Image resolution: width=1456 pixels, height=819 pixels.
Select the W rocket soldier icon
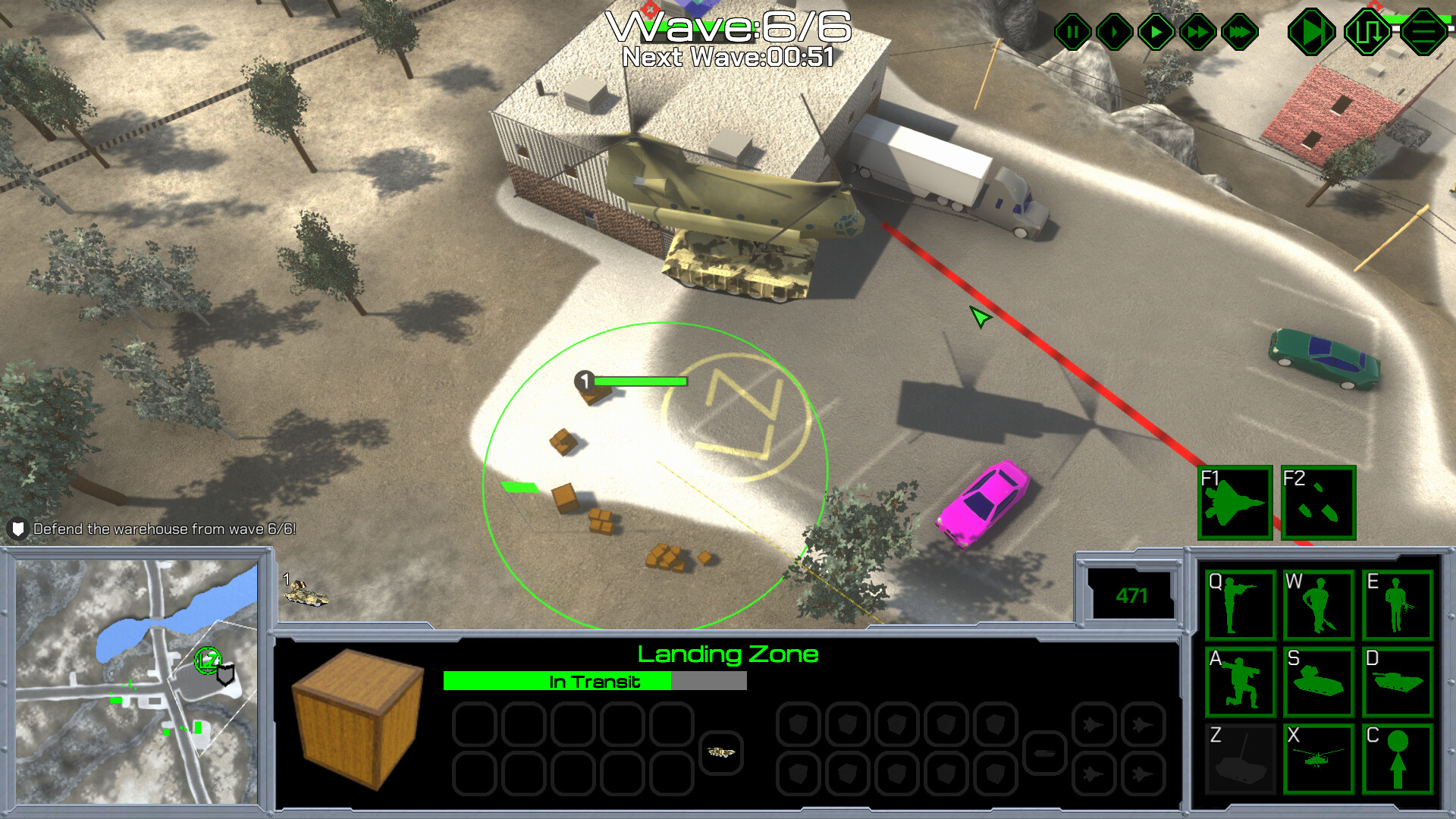tap(1319, 604)
